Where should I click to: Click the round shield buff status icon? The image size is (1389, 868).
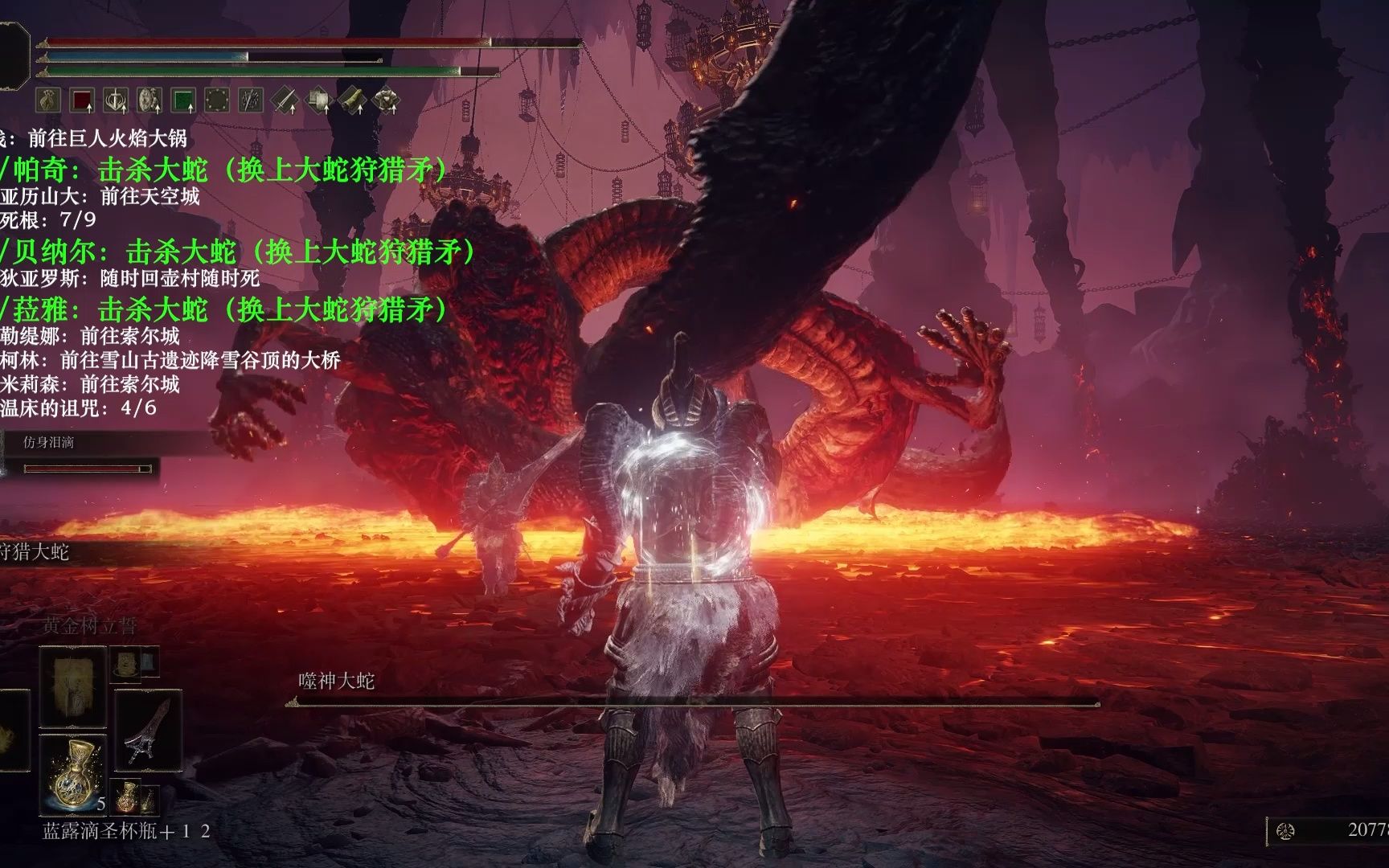click(x=150, y=100)
